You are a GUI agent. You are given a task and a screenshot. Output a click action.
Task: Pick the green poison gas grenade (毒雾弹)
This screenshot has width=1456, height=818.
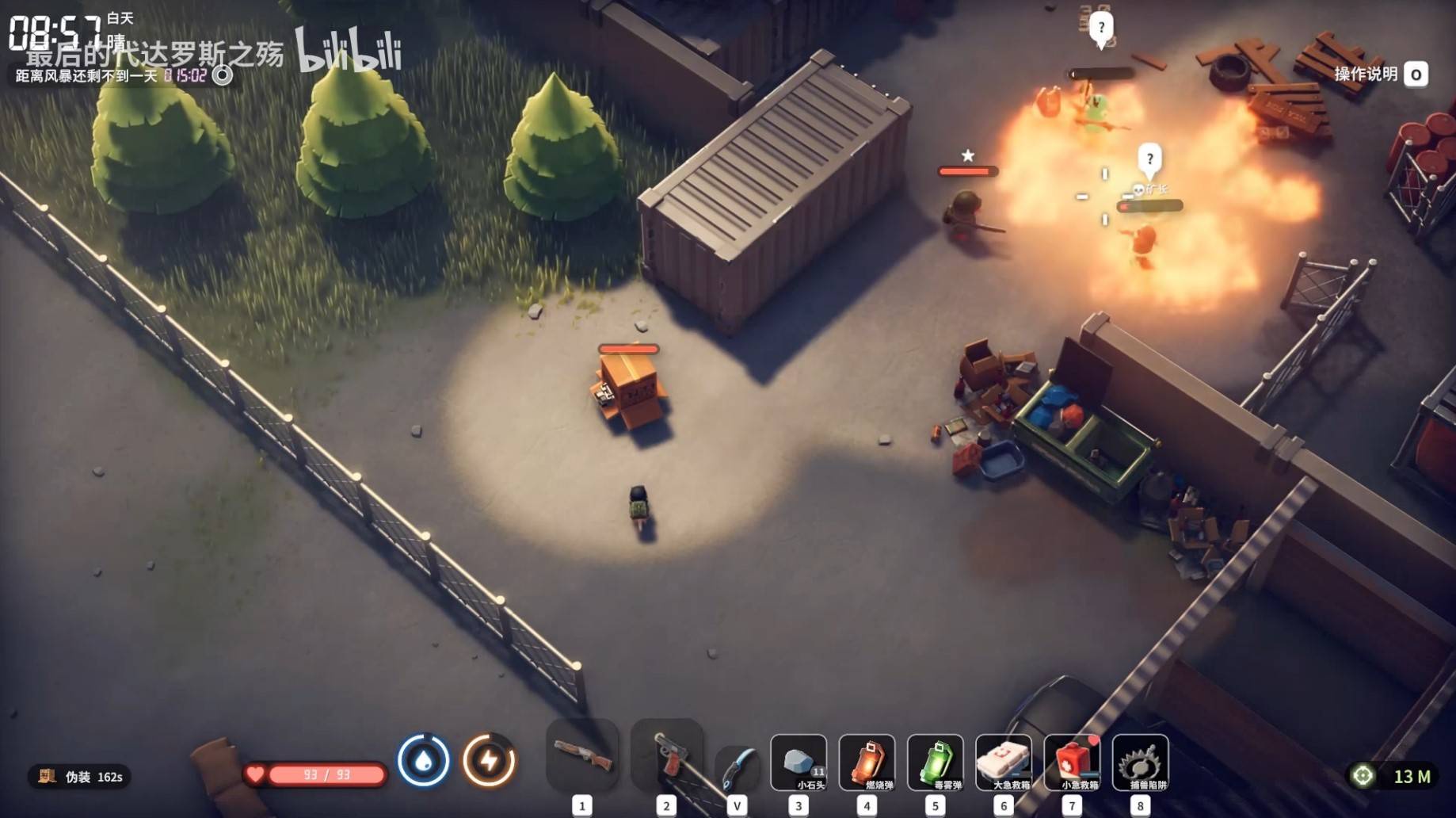[935, 763]
